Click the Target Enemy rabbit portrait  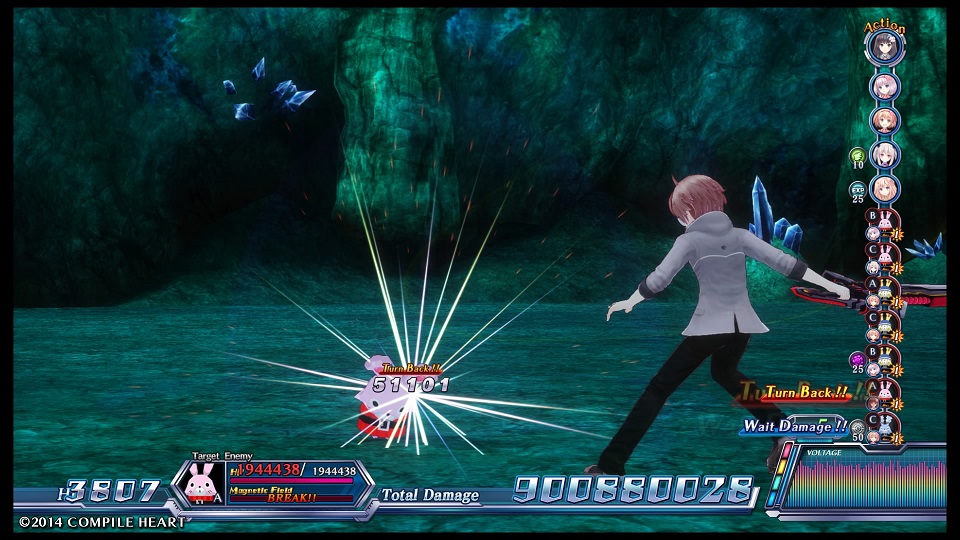[203, 484]
